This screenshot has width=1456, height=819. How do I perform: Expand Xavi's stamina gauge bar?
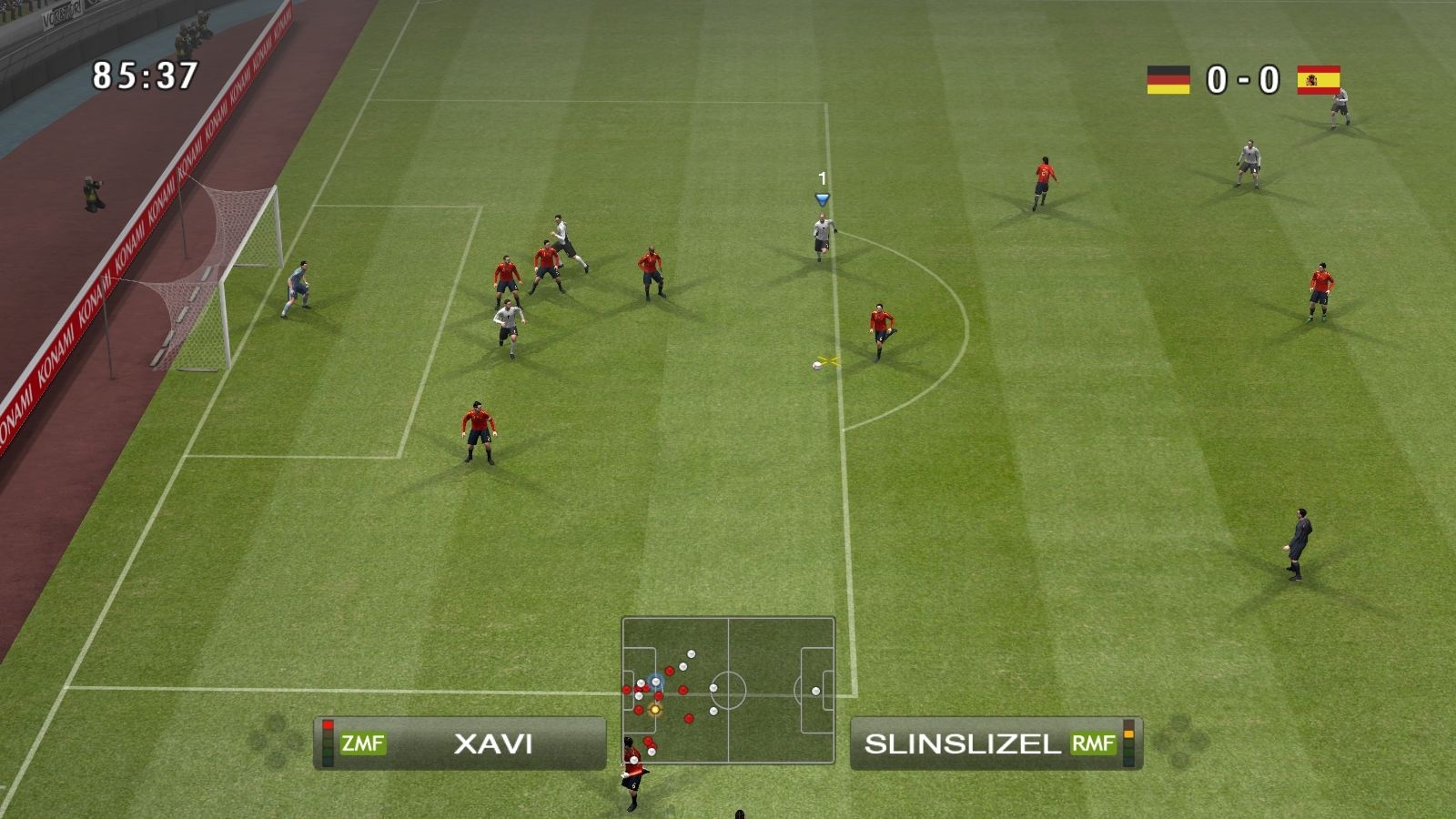[328, 743]
